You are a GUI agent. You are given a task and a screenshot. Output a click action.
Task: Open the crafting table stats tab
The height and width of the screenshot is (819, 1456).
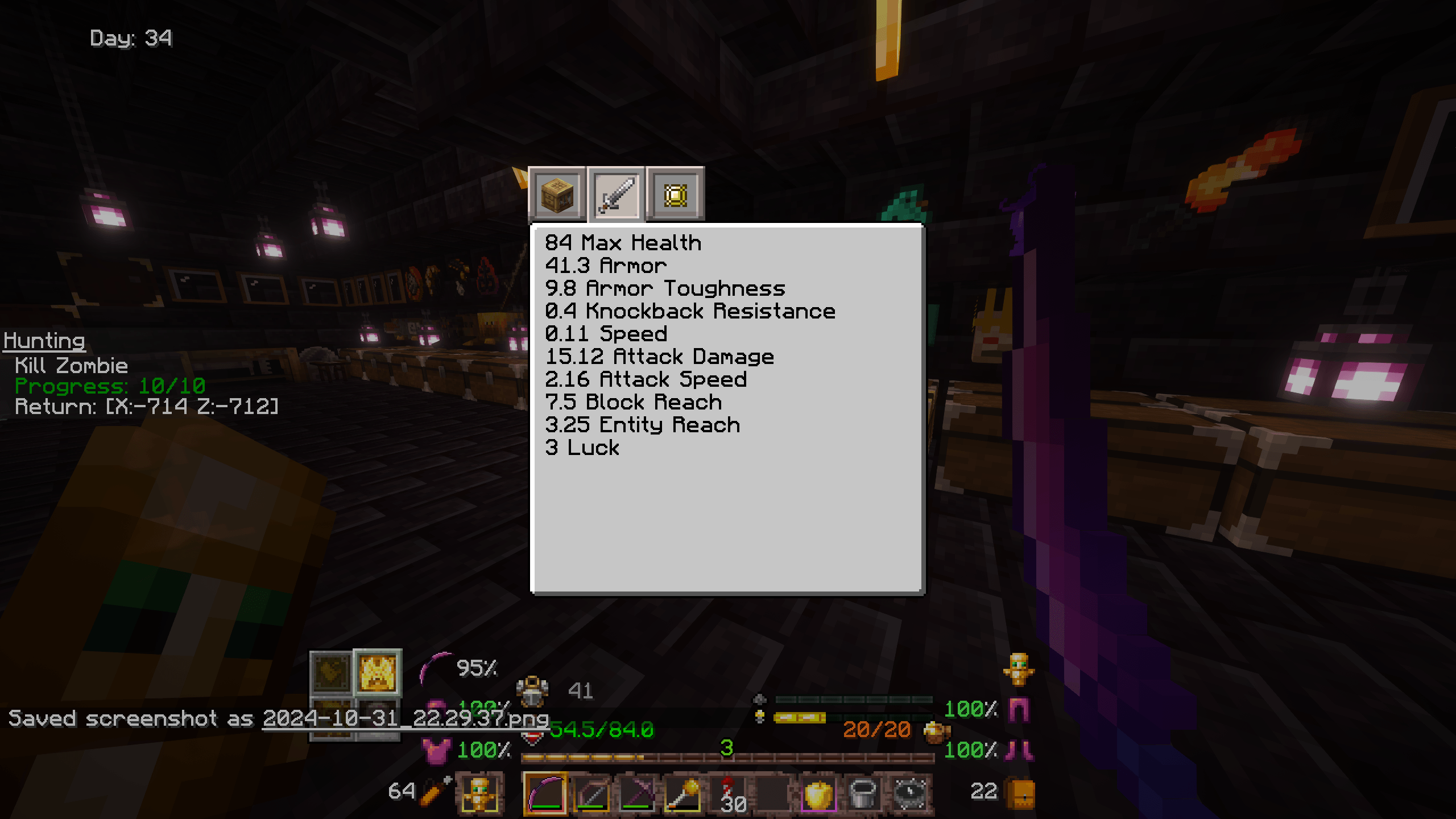pos(556,193)
